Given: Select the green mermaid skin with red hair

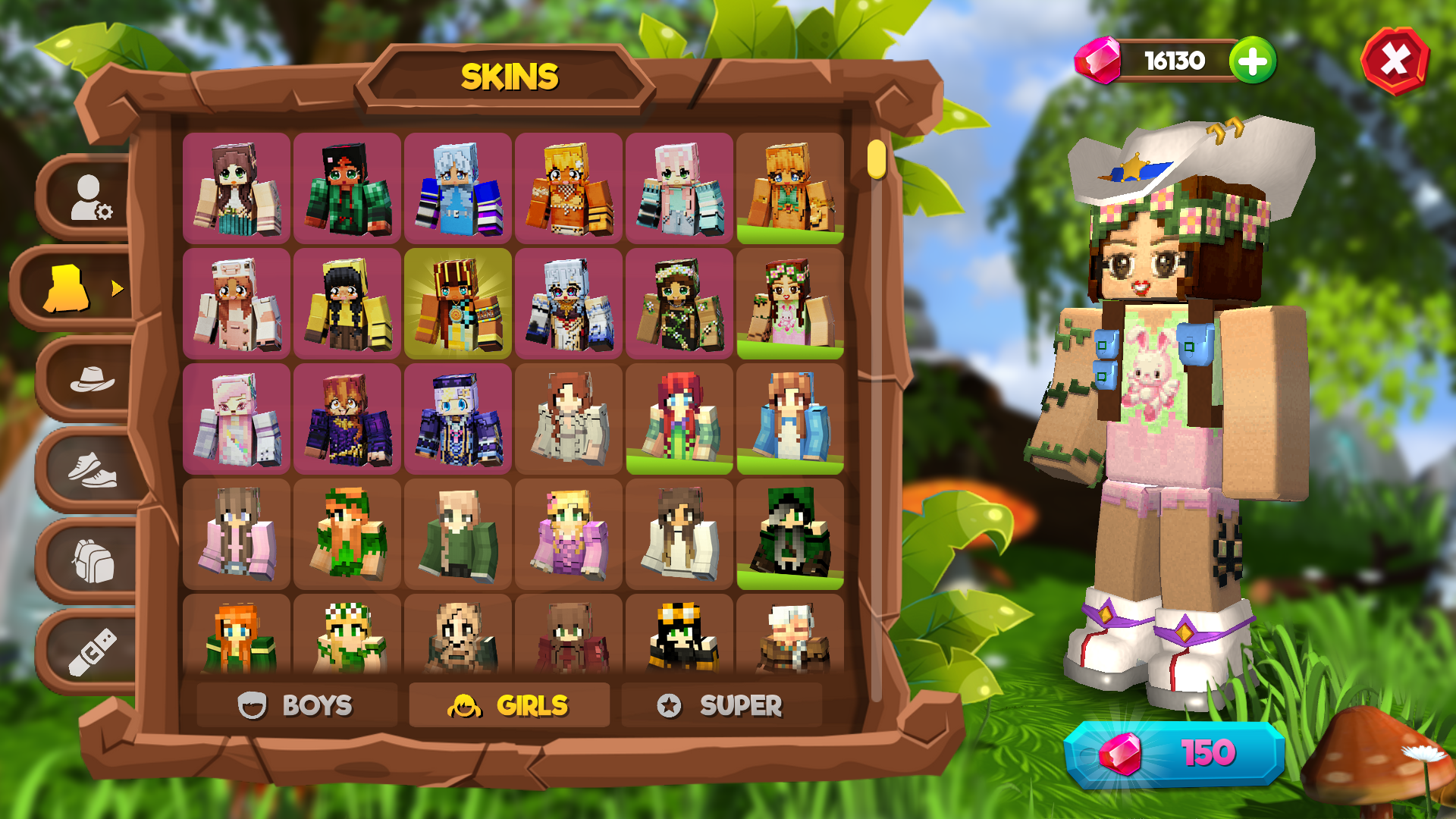Looking at the screenshot, I should coord(679,417).
